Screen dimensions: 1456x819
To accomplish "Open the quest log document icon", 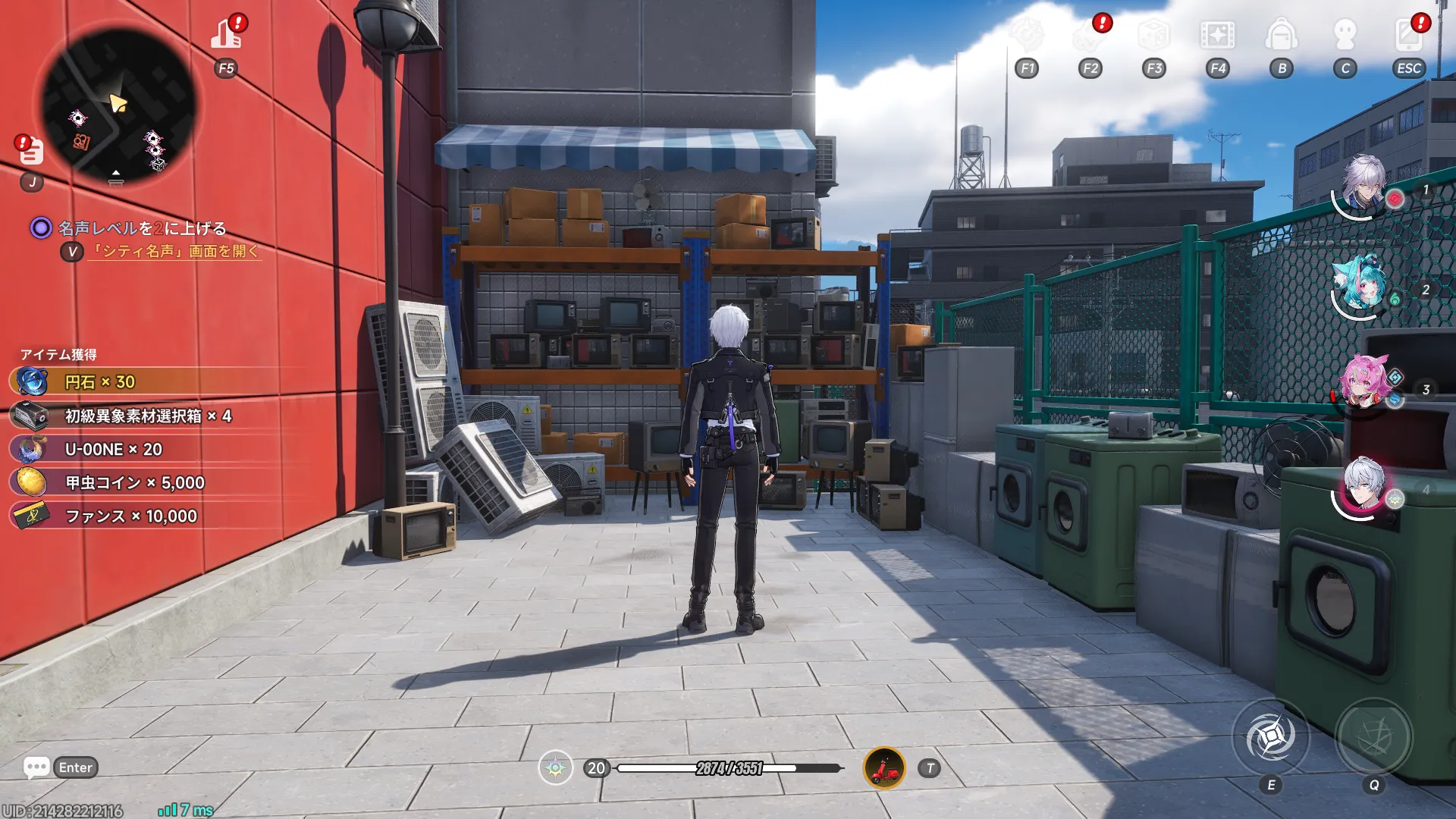I will click(x=31, y=151).
